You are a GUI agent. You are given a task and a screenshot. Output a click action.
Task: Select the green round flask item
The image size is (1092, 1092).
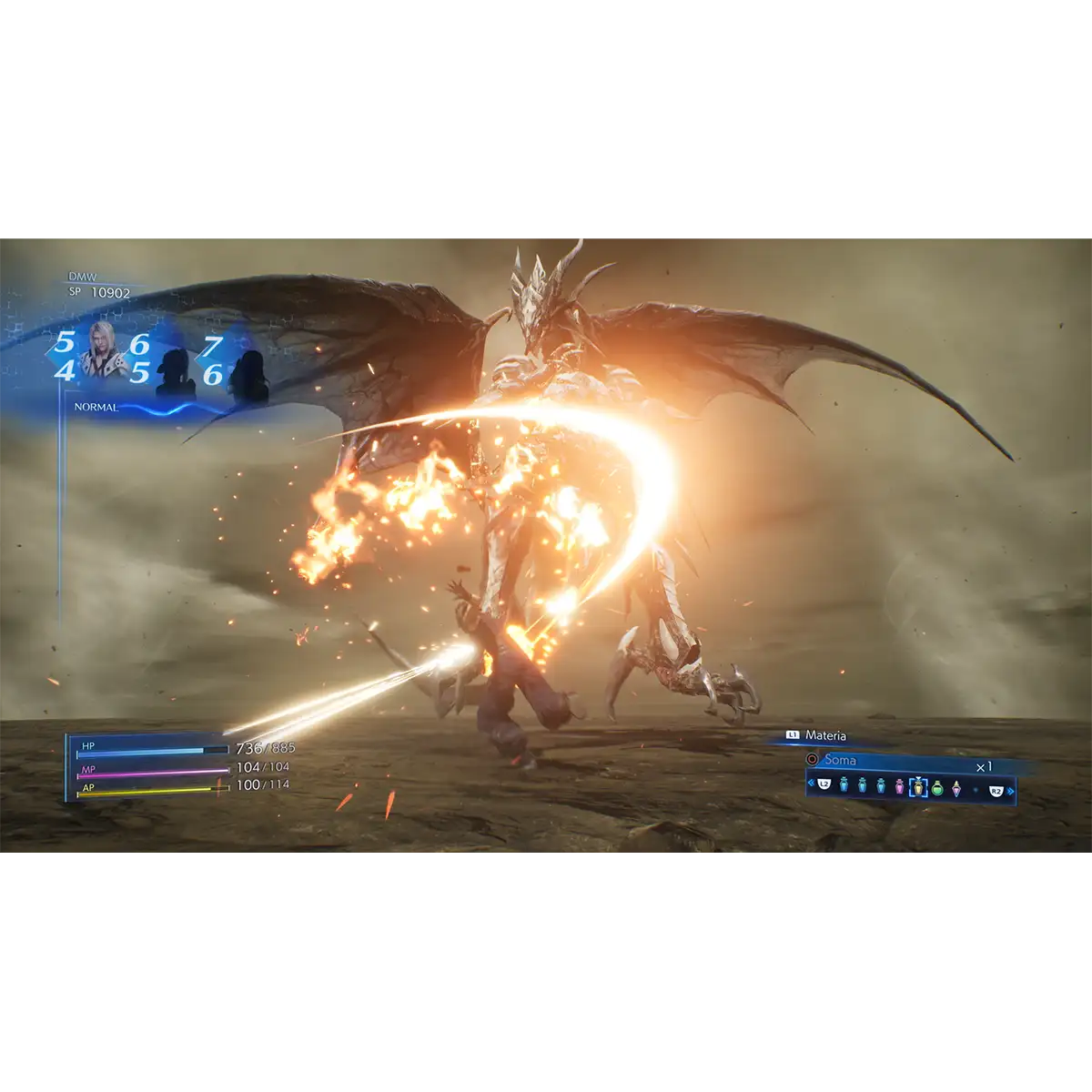tap(937, 787)
